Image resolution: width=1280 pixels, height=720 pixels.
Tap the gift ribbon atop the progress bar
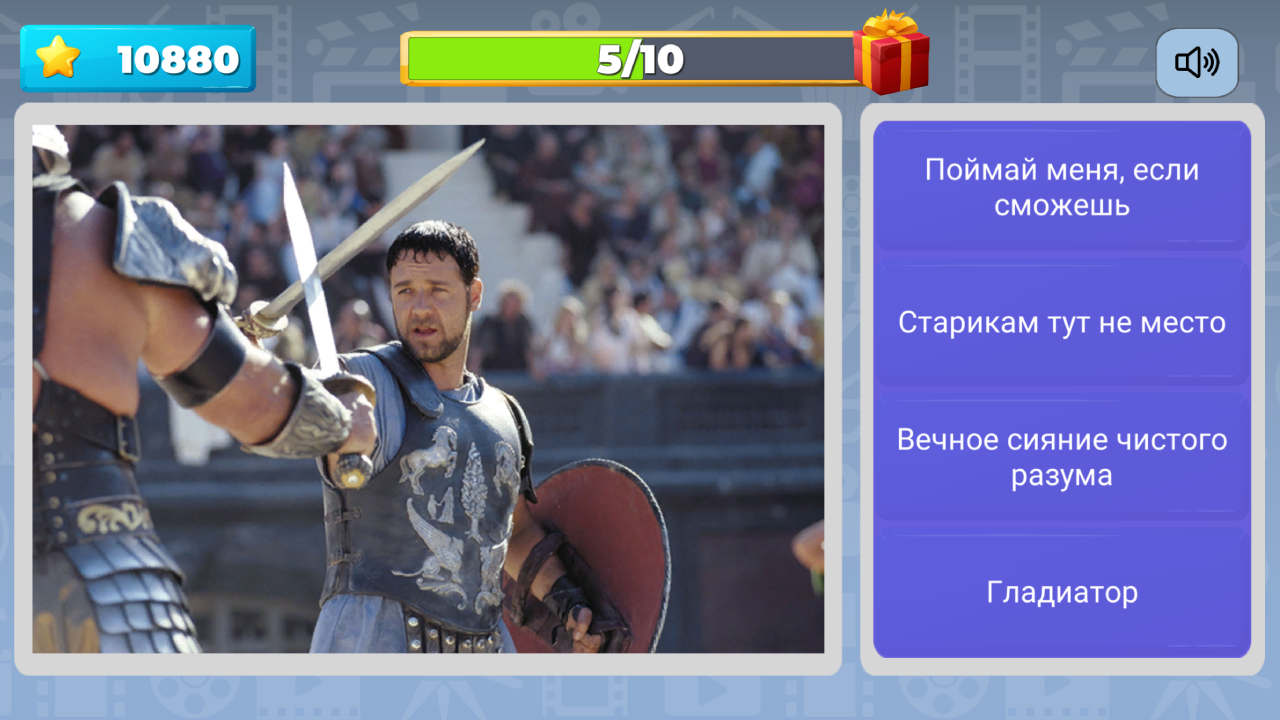coord(895,28)
